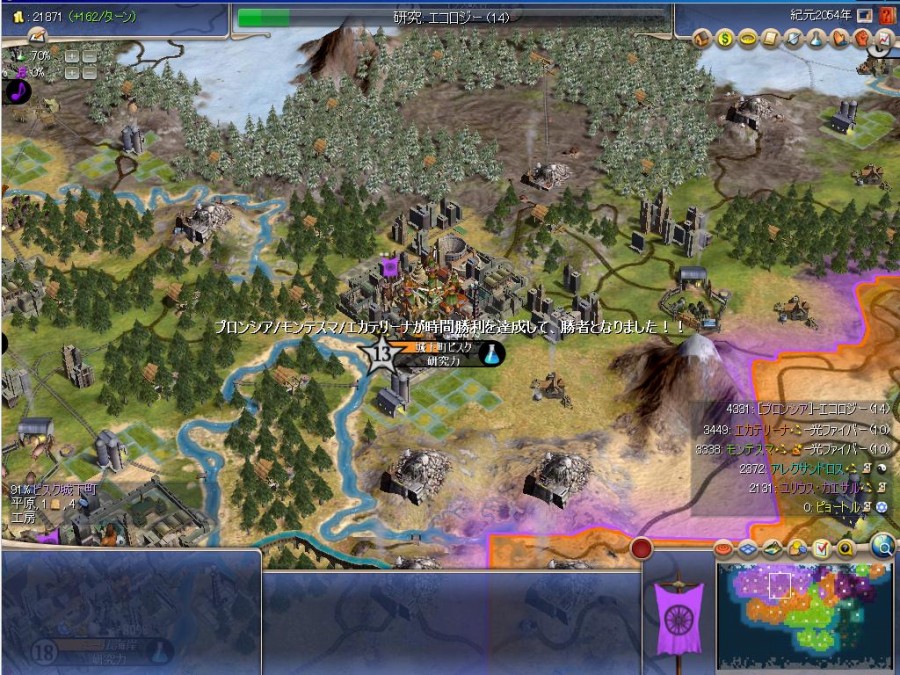Click the red end turn button

point(641,548)
